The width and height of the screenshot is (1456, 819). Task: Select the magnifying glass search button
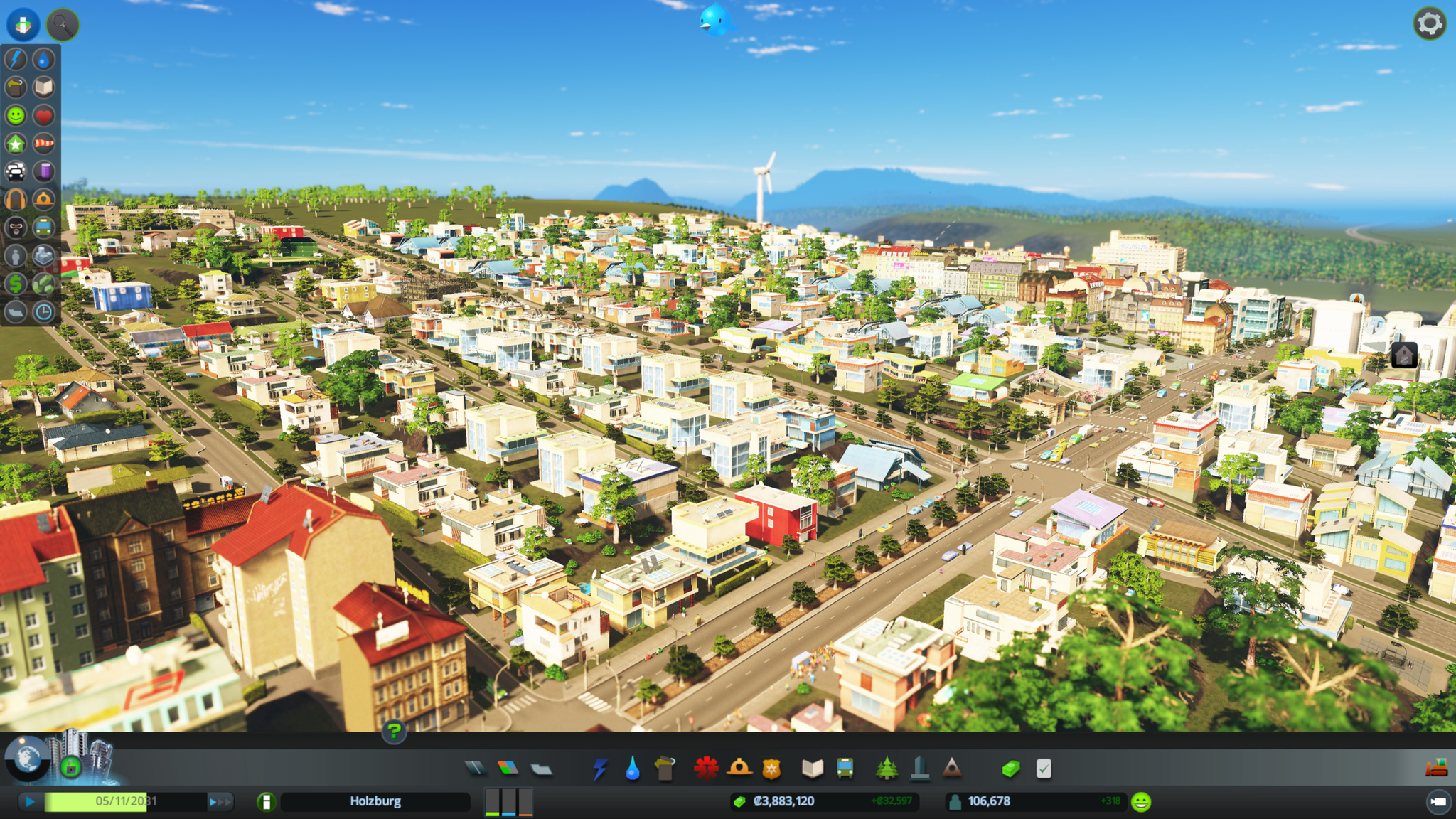63,25
